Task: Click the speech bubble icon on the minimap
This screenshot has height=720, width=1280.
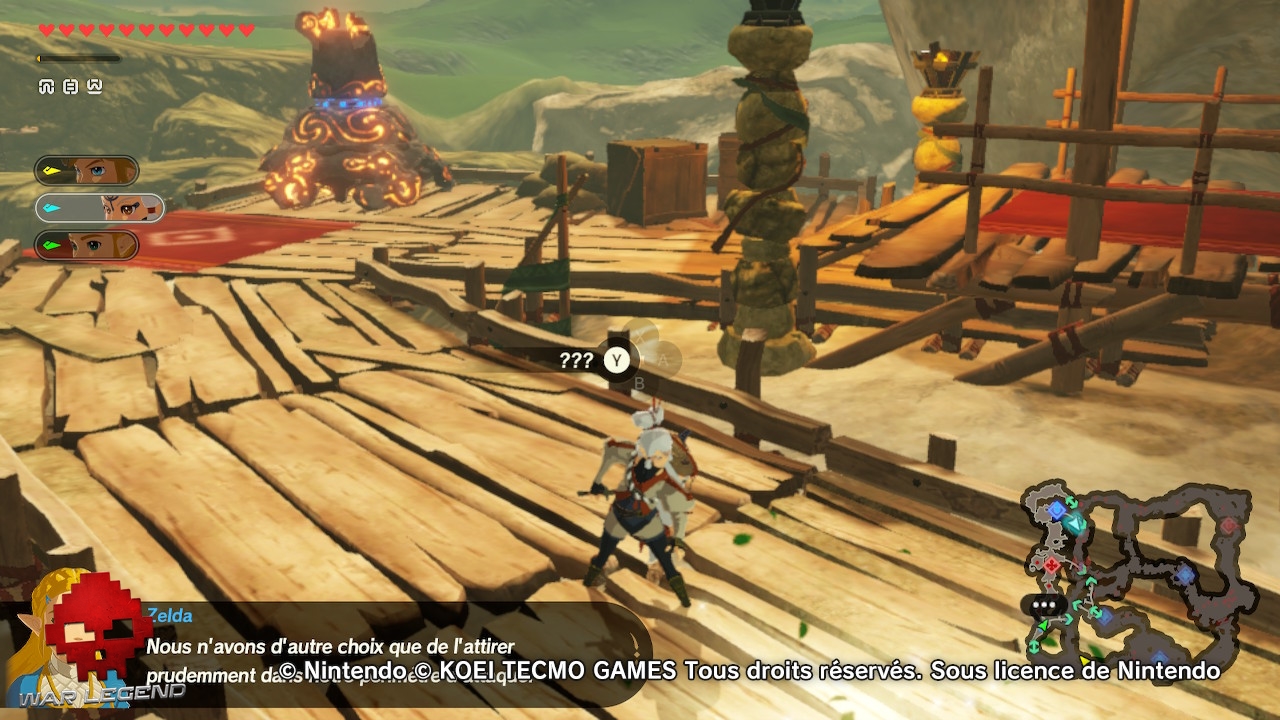Action: pos(1043,602)
